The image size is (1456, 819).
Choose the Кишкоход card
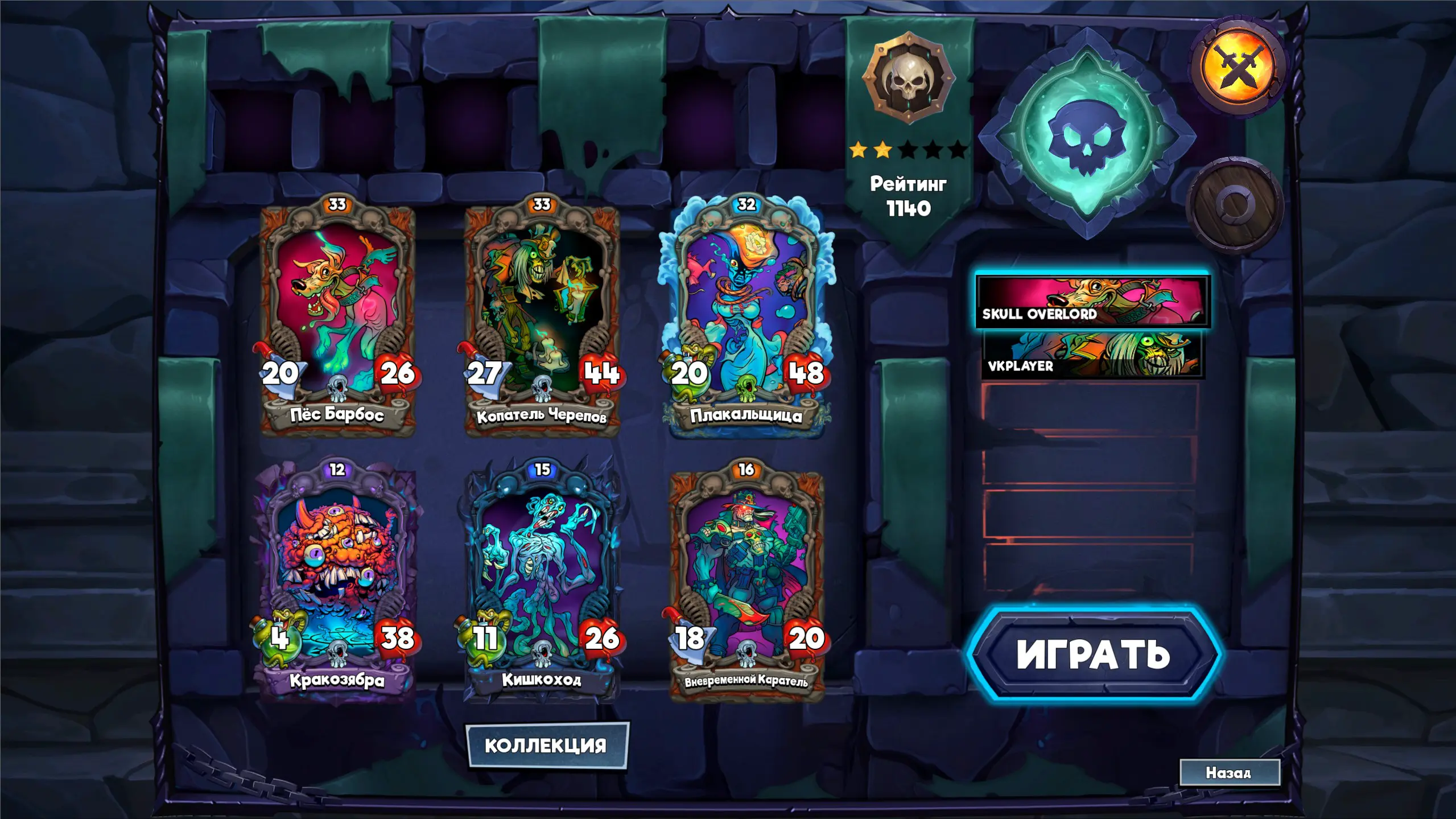point(542,581)
